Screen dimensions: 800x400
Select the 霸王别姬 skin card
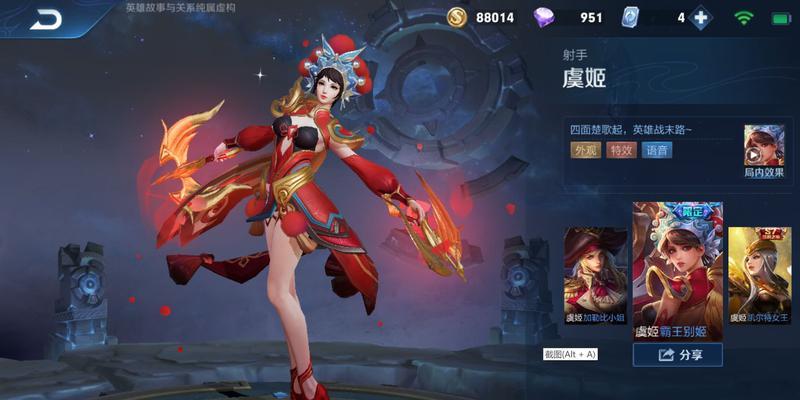tap(677, 270)
